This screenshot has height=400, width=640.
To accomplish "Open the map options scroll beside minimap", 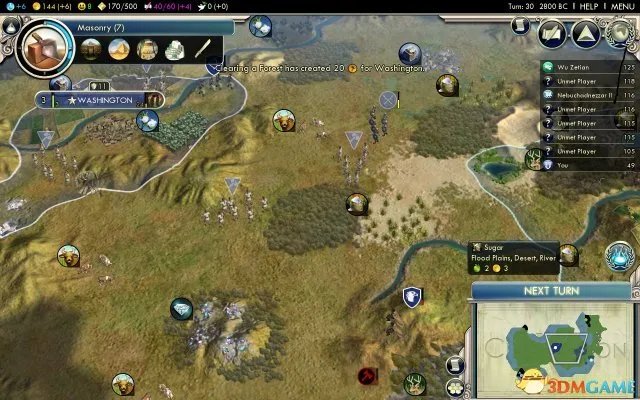I will [x=456, y=364].
